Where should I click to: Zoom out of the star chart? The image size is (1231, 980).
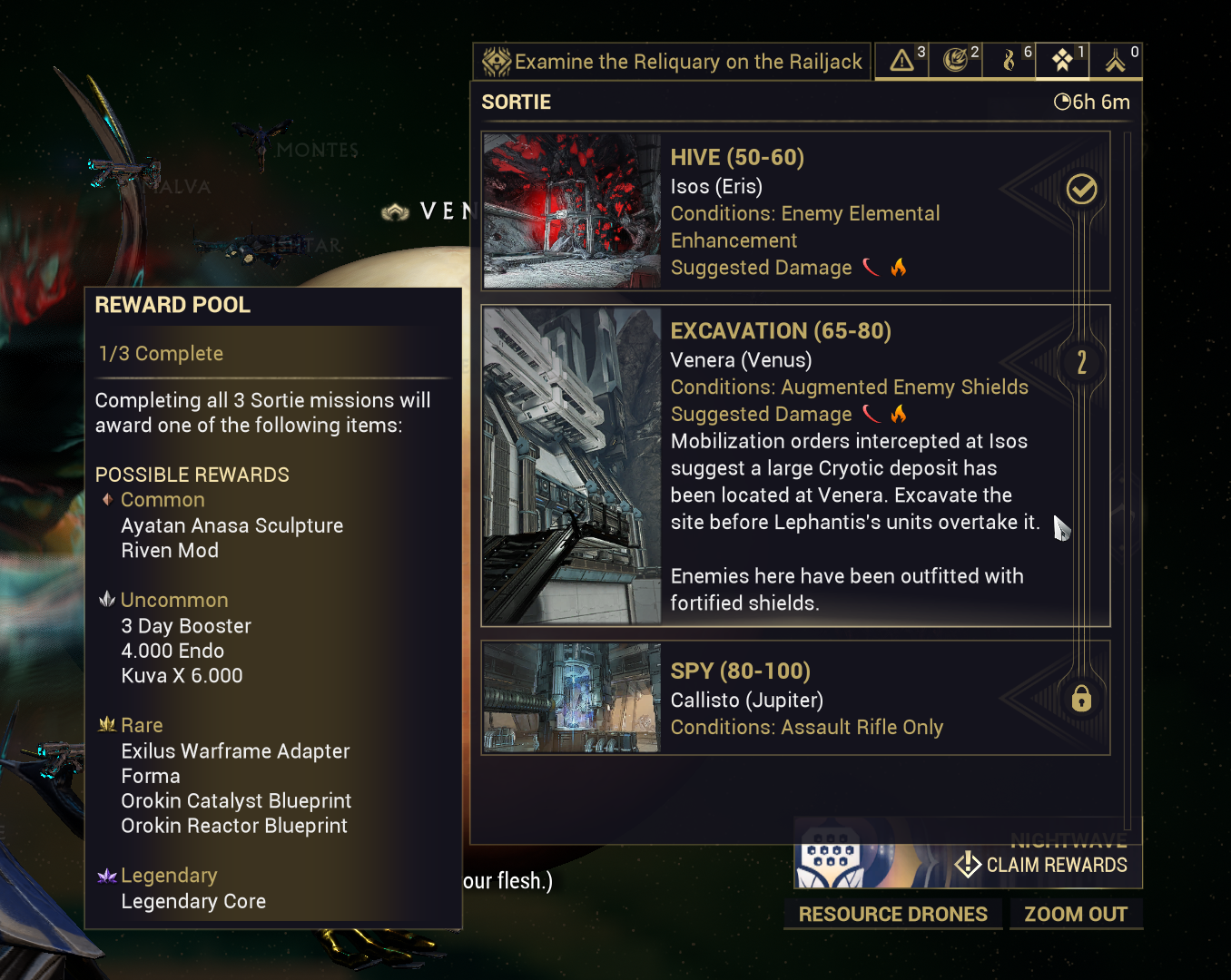coord(1076,914)
